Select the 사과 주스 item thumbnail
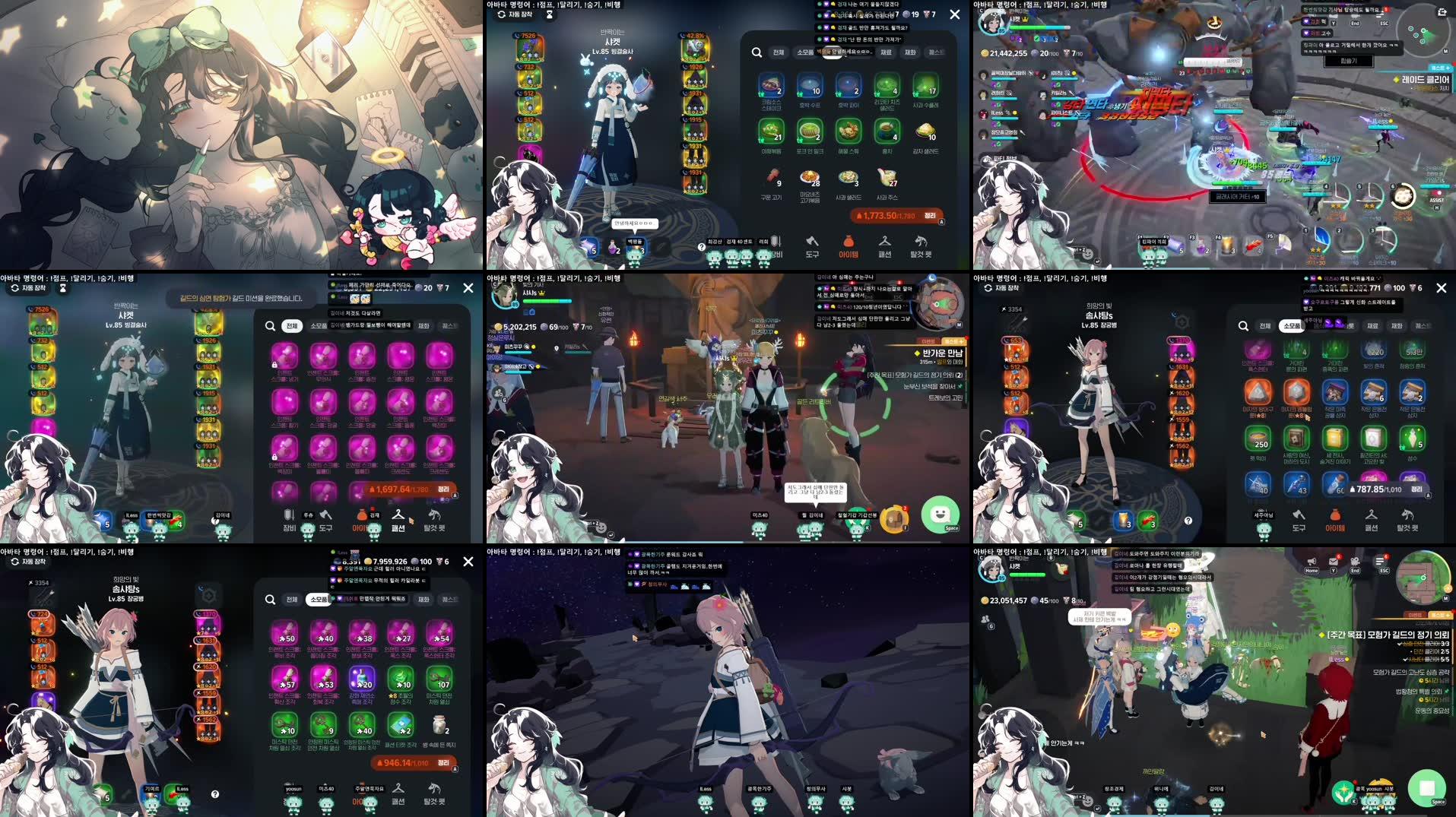This screenshot has width=1456, height=817. [887, 178]
